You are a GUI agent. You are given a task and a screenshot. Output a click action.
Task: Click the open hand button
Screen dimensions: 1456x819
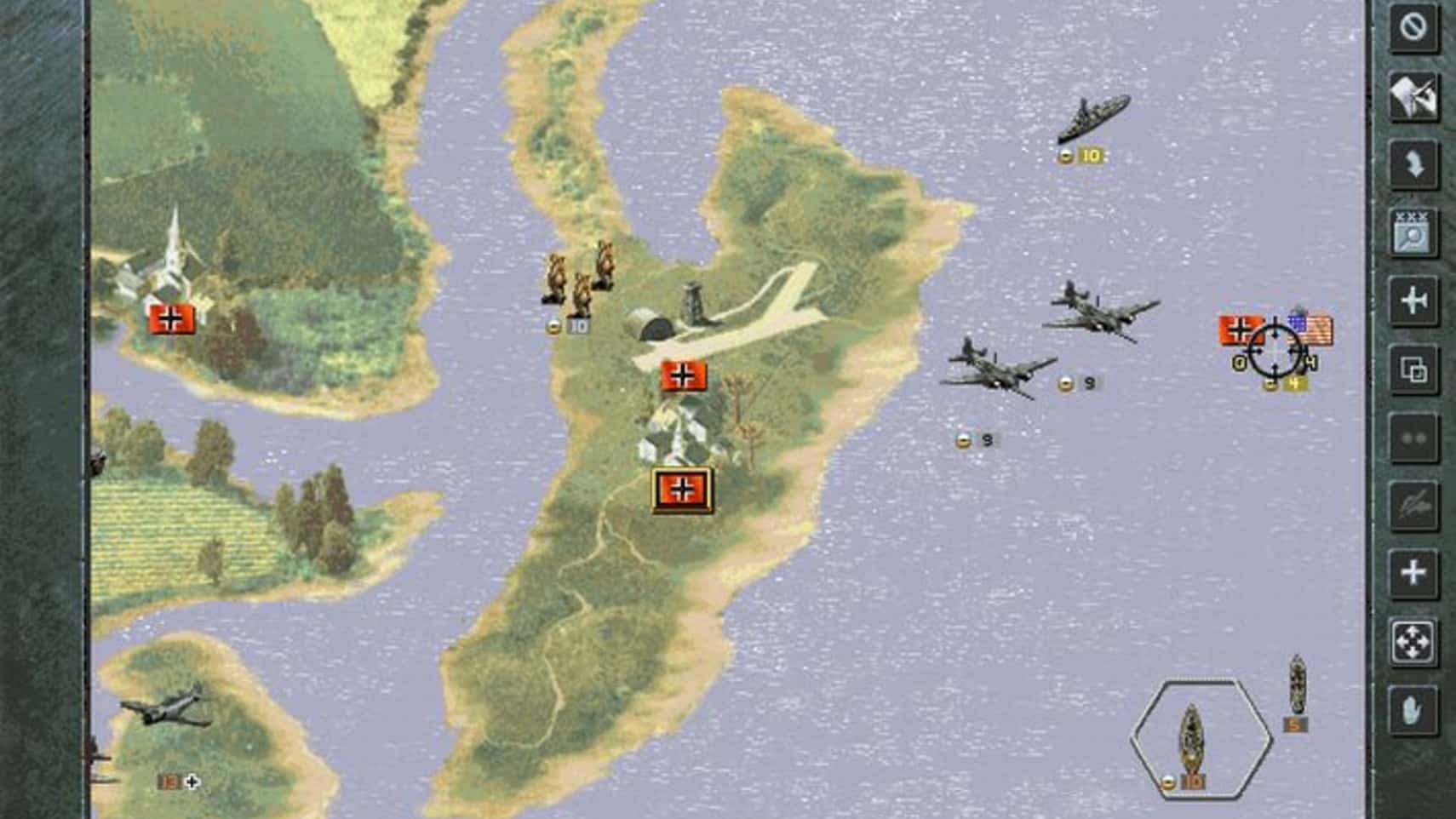pos(1413,710)
